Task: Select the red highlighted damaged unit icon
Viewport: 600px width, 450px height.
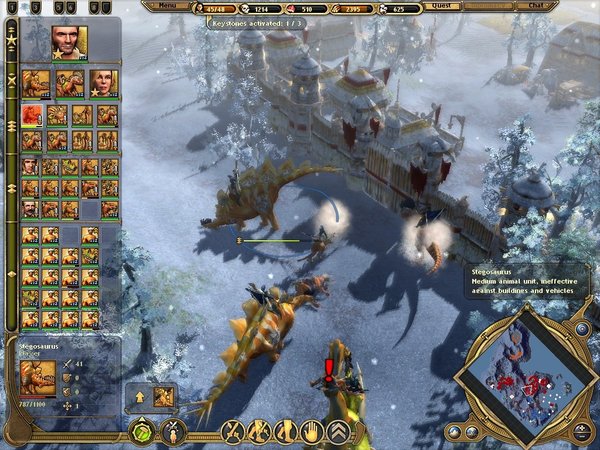Action: coord(32,115)
